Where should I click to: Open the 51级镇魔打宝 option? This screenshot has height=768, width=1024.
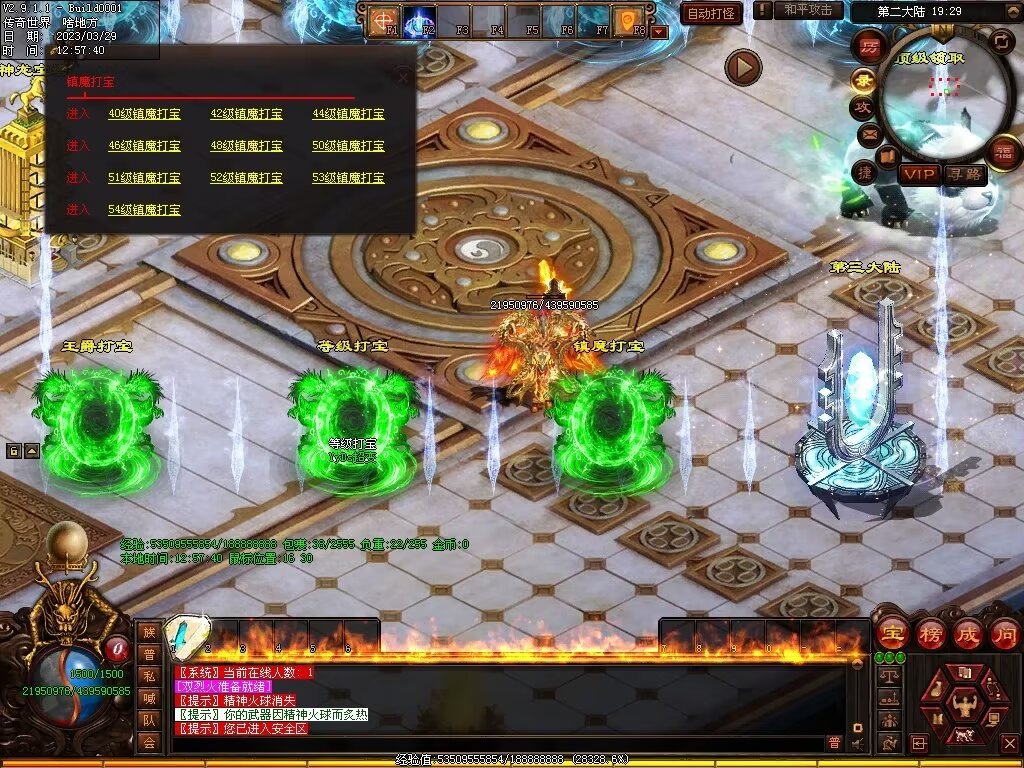coord(144,178)
